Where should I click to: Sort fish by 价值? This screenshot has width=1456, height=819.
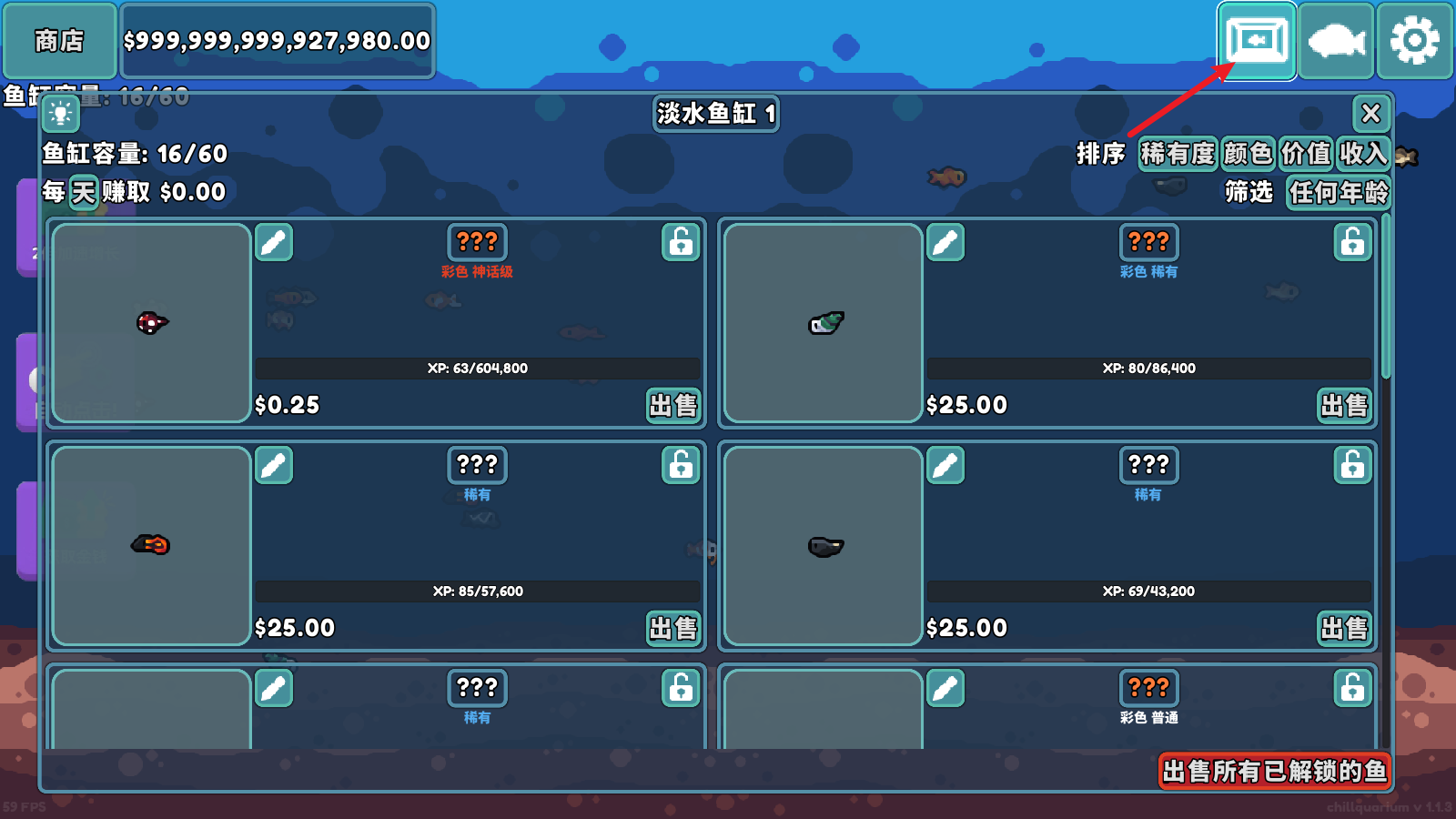click(x=1306, y=154)
